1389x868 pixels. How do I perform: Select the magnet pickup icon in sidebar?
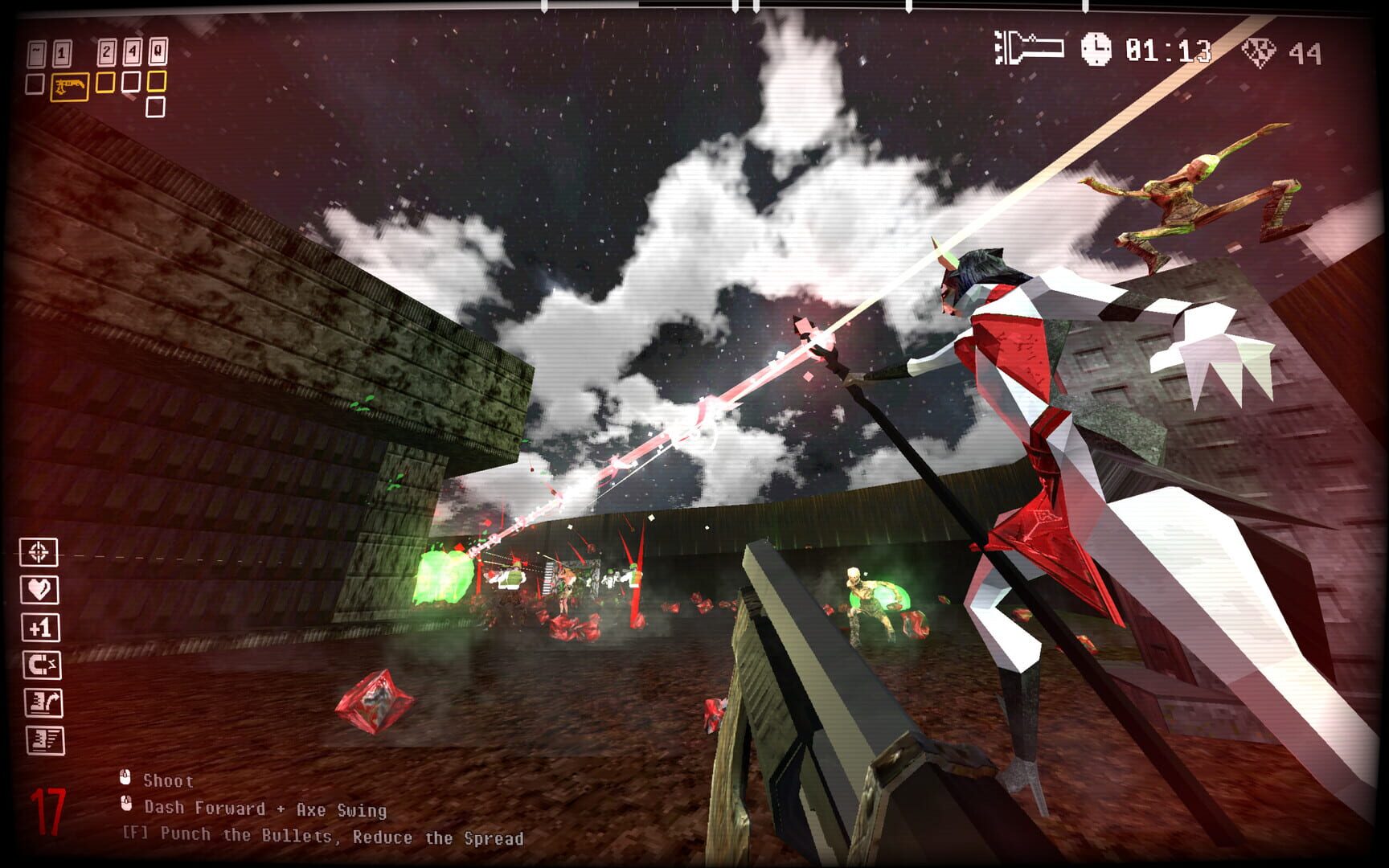click(42, 665)
